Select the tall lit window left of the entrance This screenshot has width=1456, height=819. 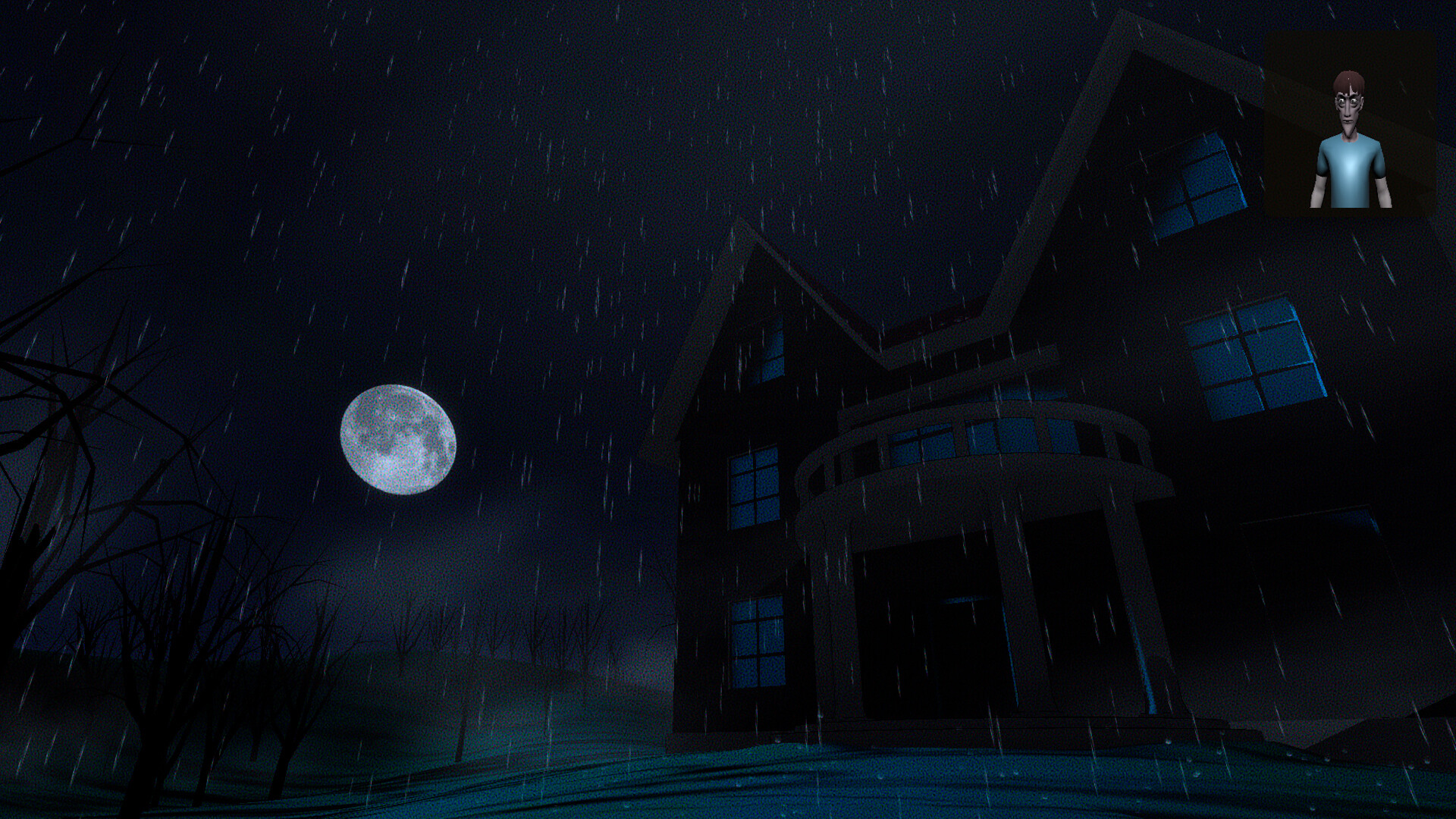coord(755,485)
